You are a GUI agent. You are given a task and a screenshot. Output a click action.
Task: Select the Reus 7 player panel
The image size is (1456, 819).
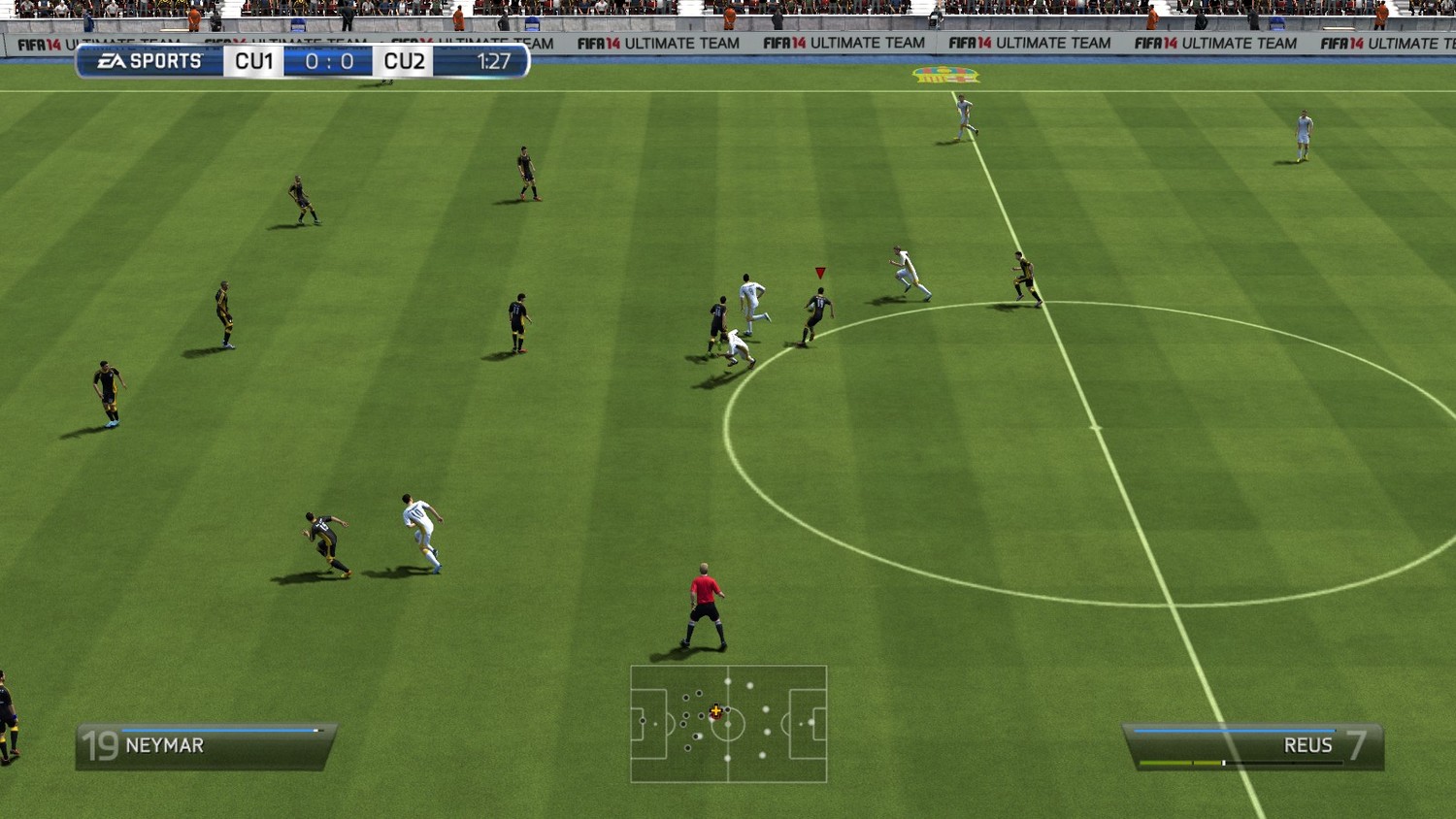point(1253,746)
